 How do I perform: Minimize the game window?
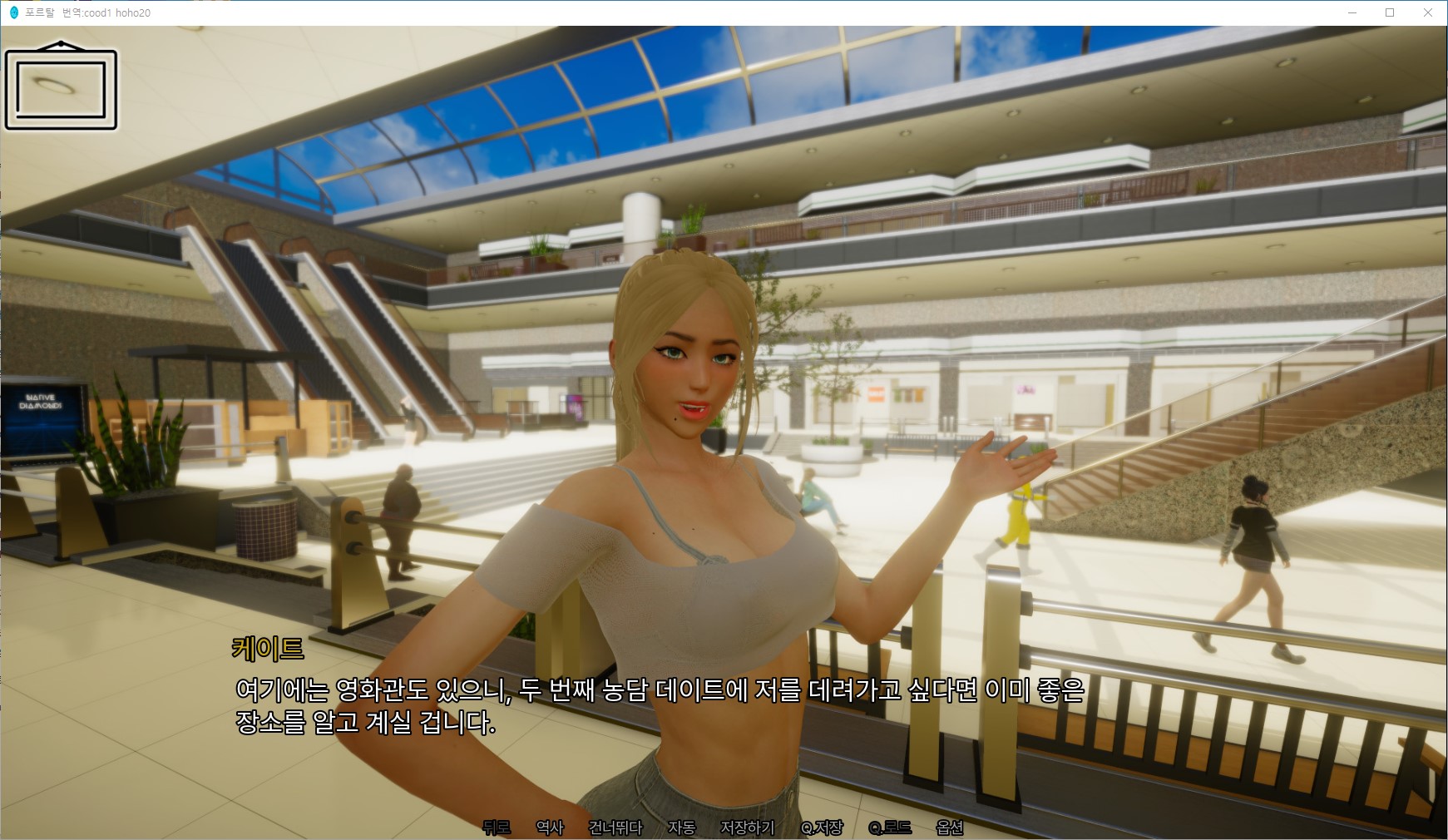pyautogui.click(x=1352, y=12)
